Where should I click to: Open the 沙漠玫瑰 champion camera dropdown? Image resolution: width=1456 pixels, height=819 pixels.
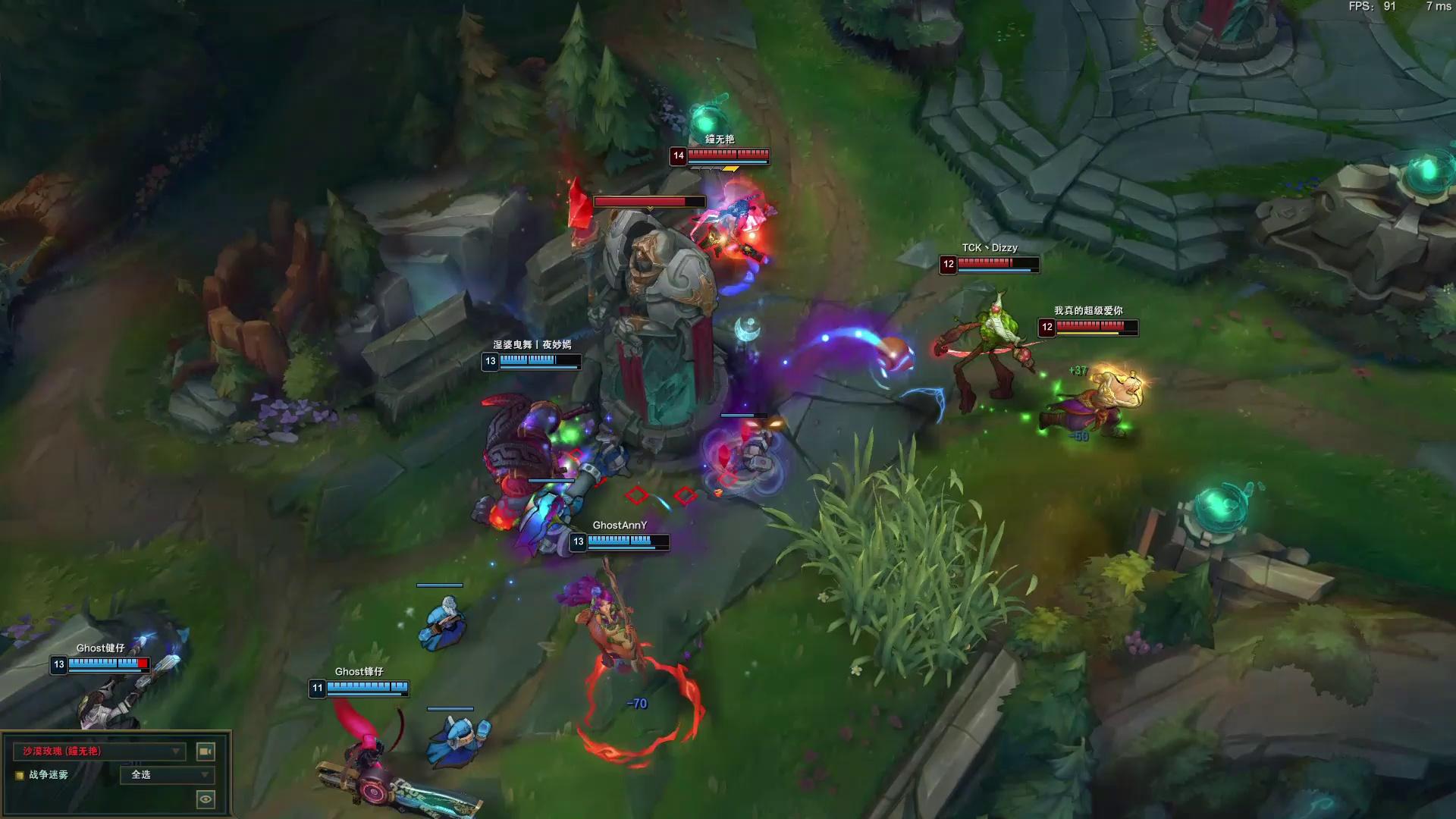click(x=99, y=751)
